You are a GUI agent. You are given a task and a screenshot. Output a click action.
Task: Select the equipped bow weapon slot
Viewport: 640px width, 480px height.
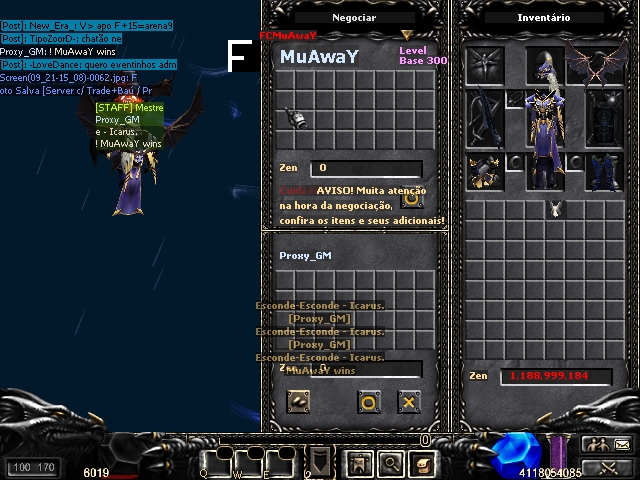coord(486,118)
